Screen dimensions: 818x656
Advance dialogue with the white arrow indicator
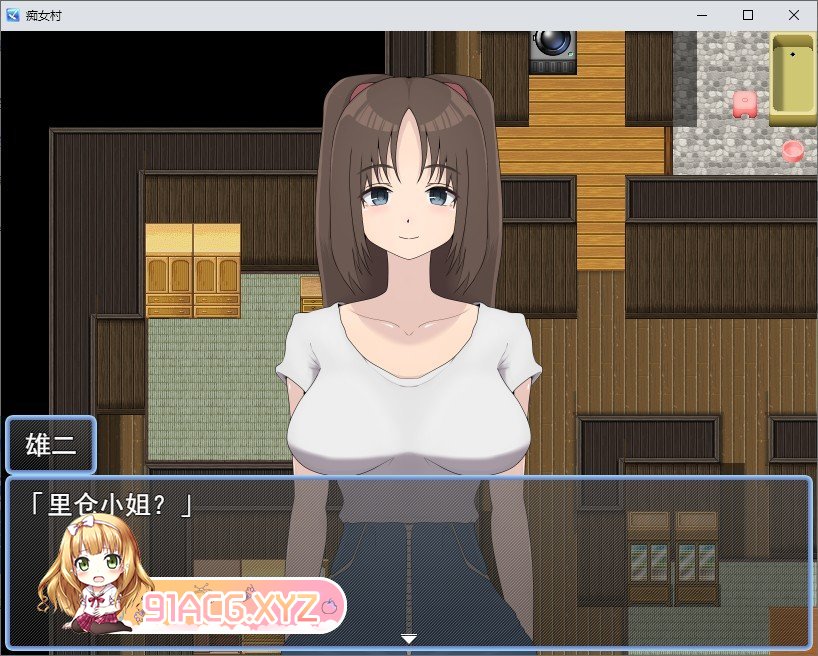click(x=408, y=638)
